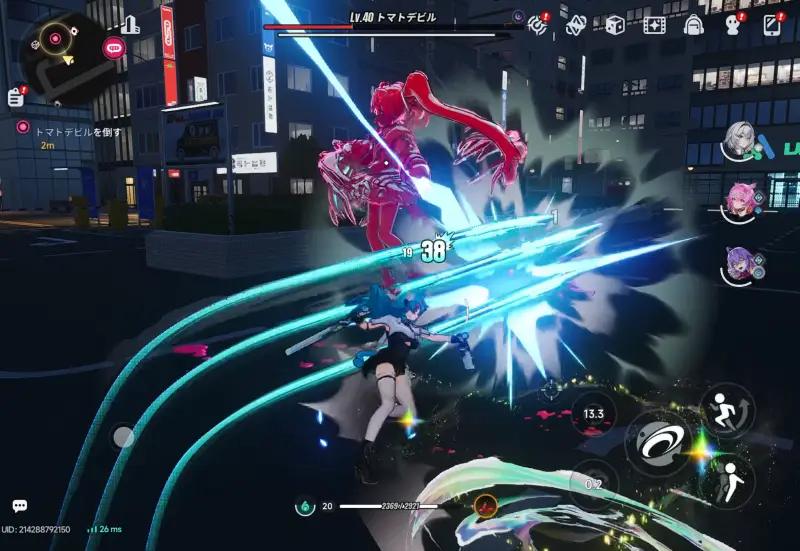Open the target crosshair icon menu
800x551 pixels.
[x=539, y=24]
